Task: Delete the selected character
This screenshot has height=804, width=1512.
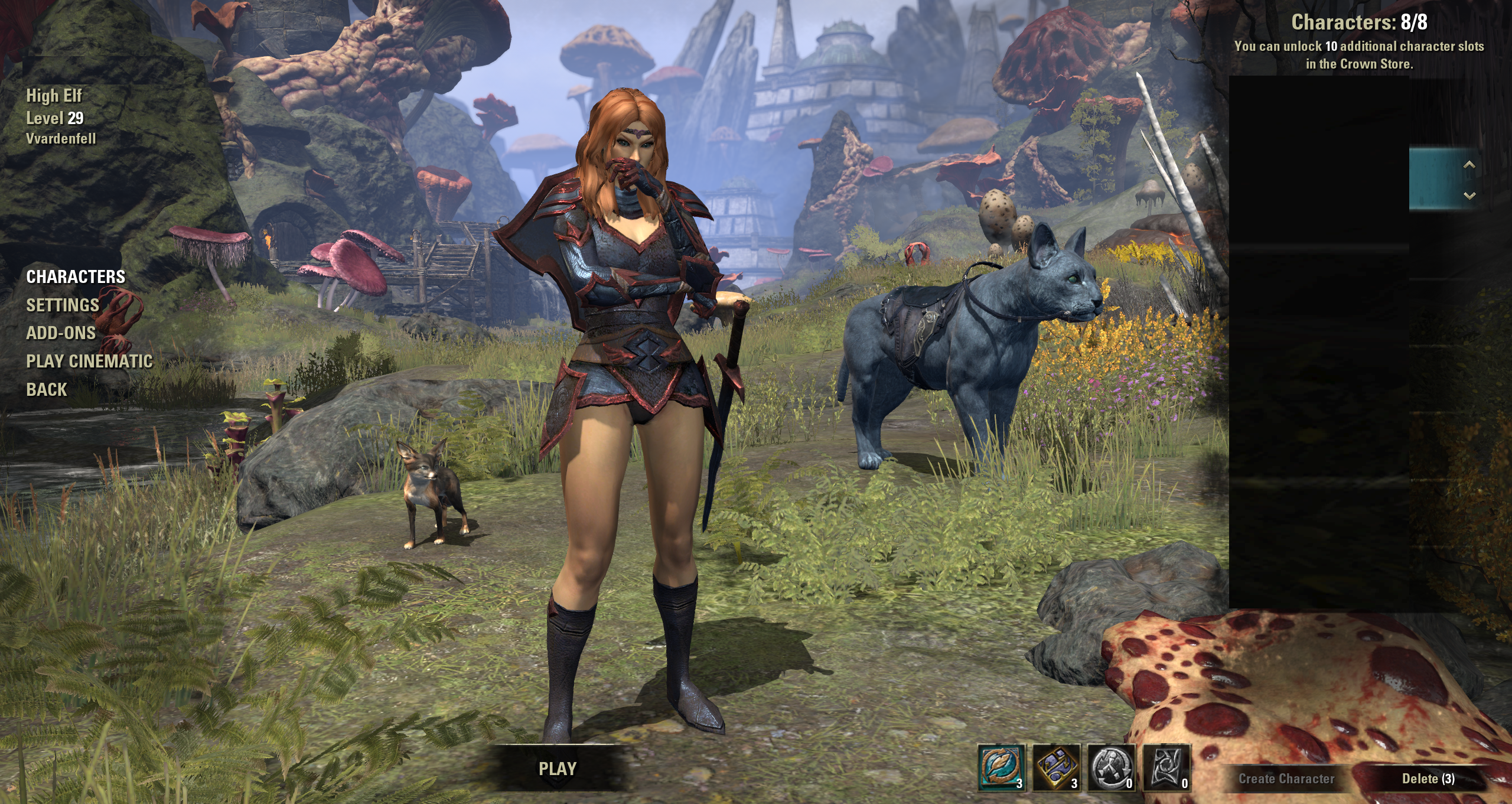Action: (x=1428, y=779)
